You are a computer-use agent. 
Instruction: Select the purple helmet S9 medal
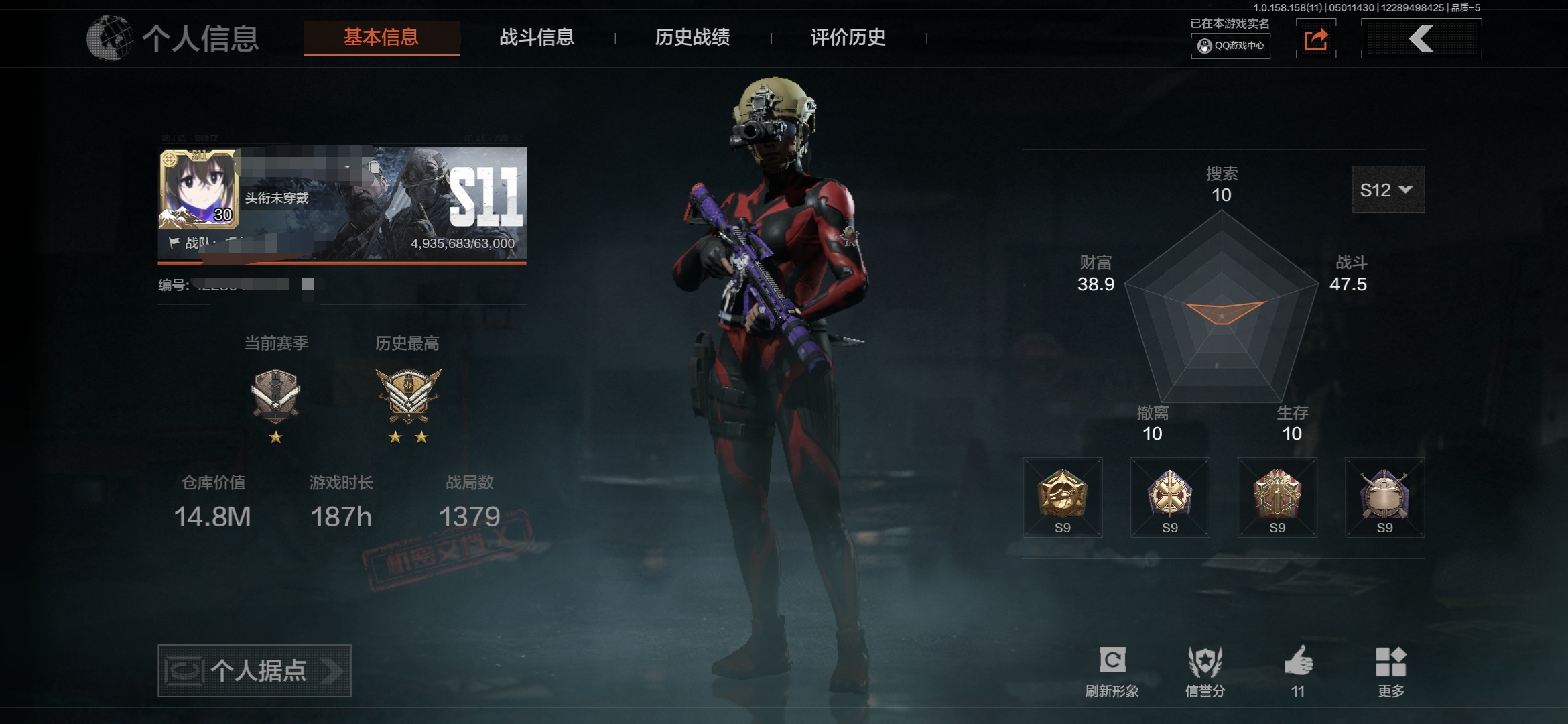[1384, 497]
